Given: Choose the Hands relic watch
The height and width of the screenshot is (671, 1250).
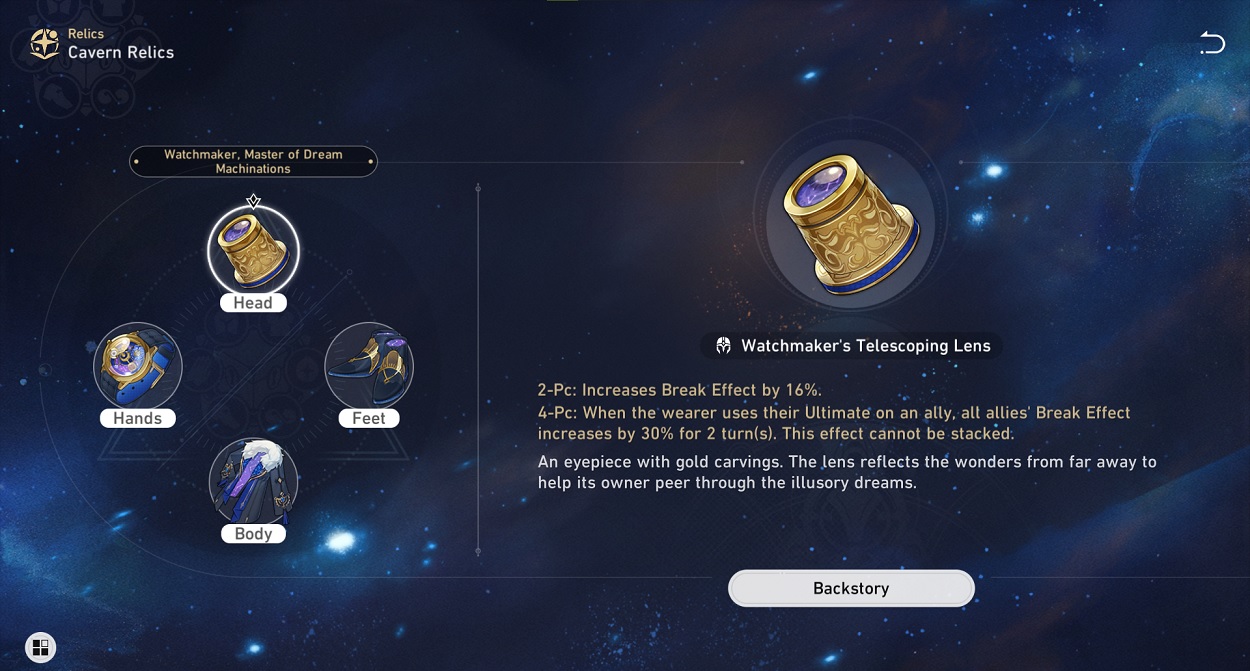Looking at the screenshot, I should click(x=138, y=366).
